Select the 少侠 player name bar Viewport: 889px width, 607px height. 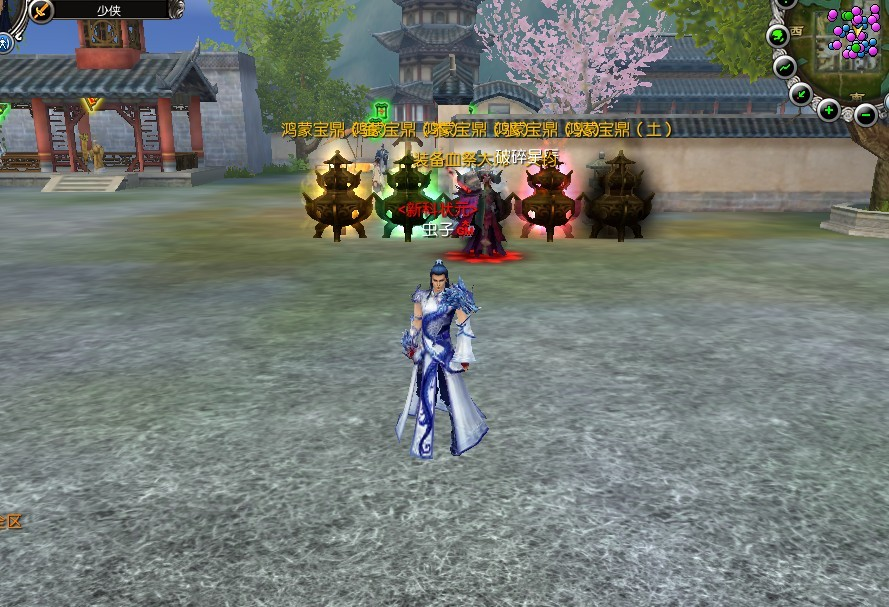tap(108, 10)
